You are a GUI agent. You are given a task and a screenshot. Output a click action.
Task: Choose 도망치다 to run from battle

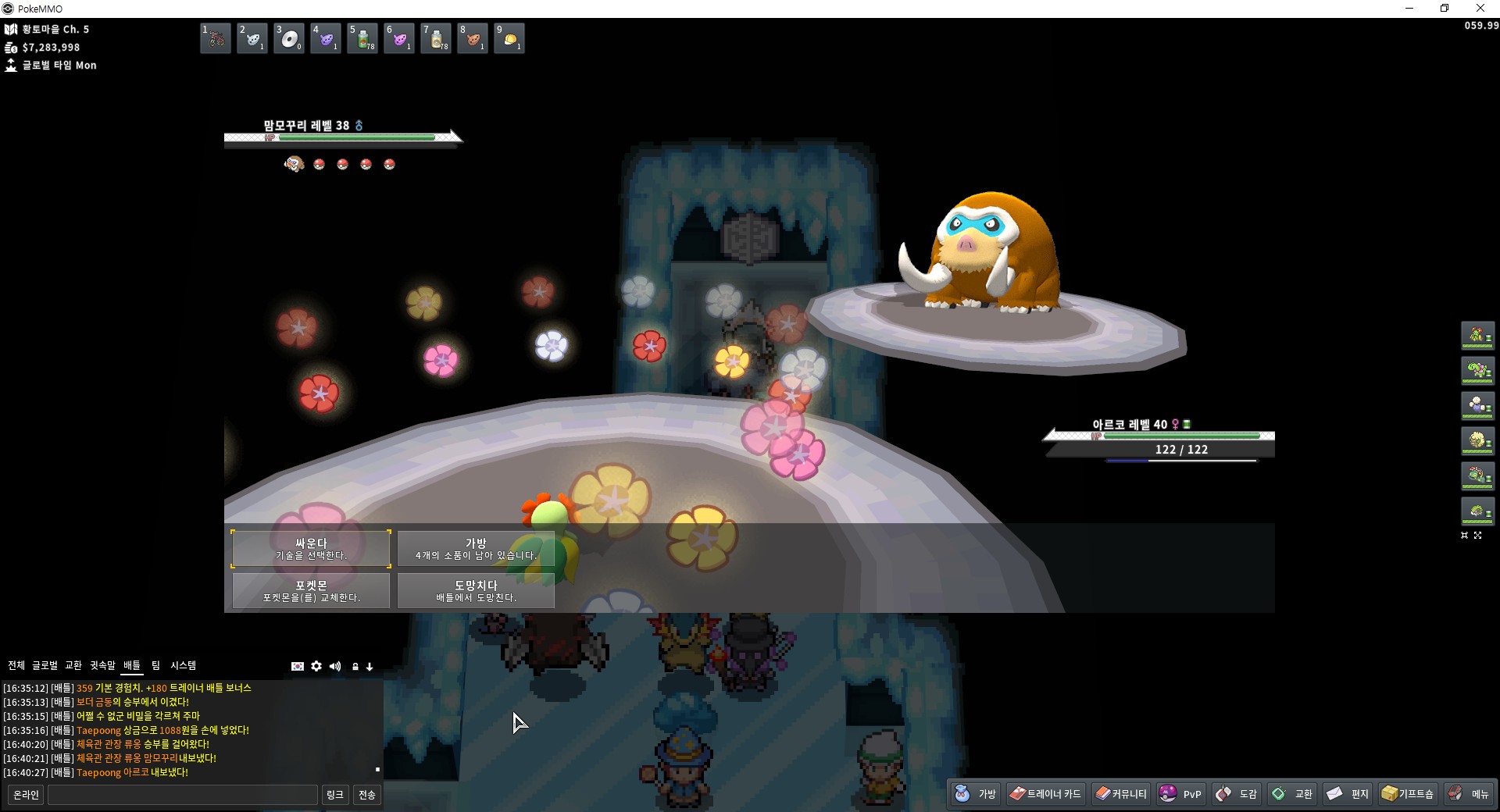[476, 590]
